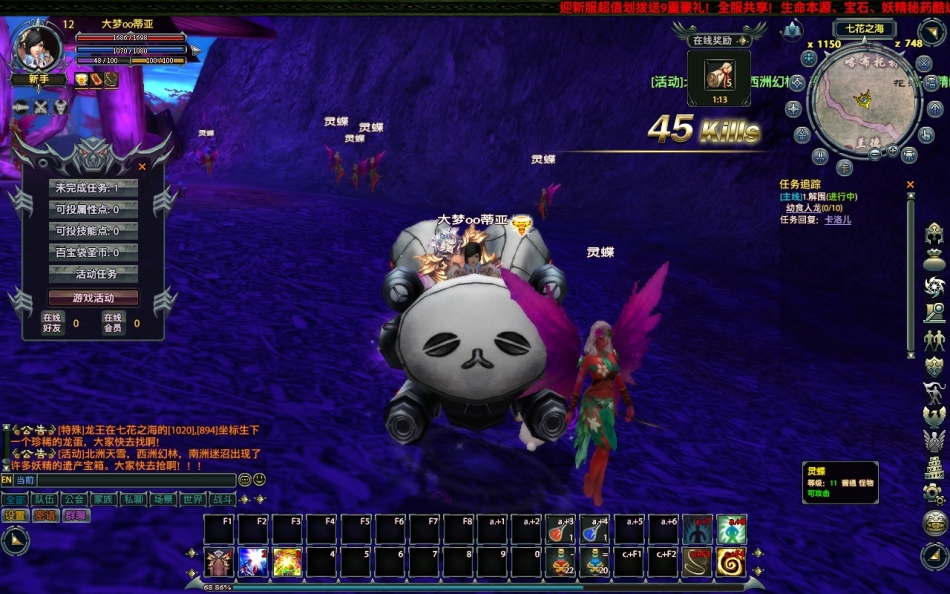This screenshot has height=594, width=950.
Task: Open chat 设置 settings
Action: (x=15, y=516)
